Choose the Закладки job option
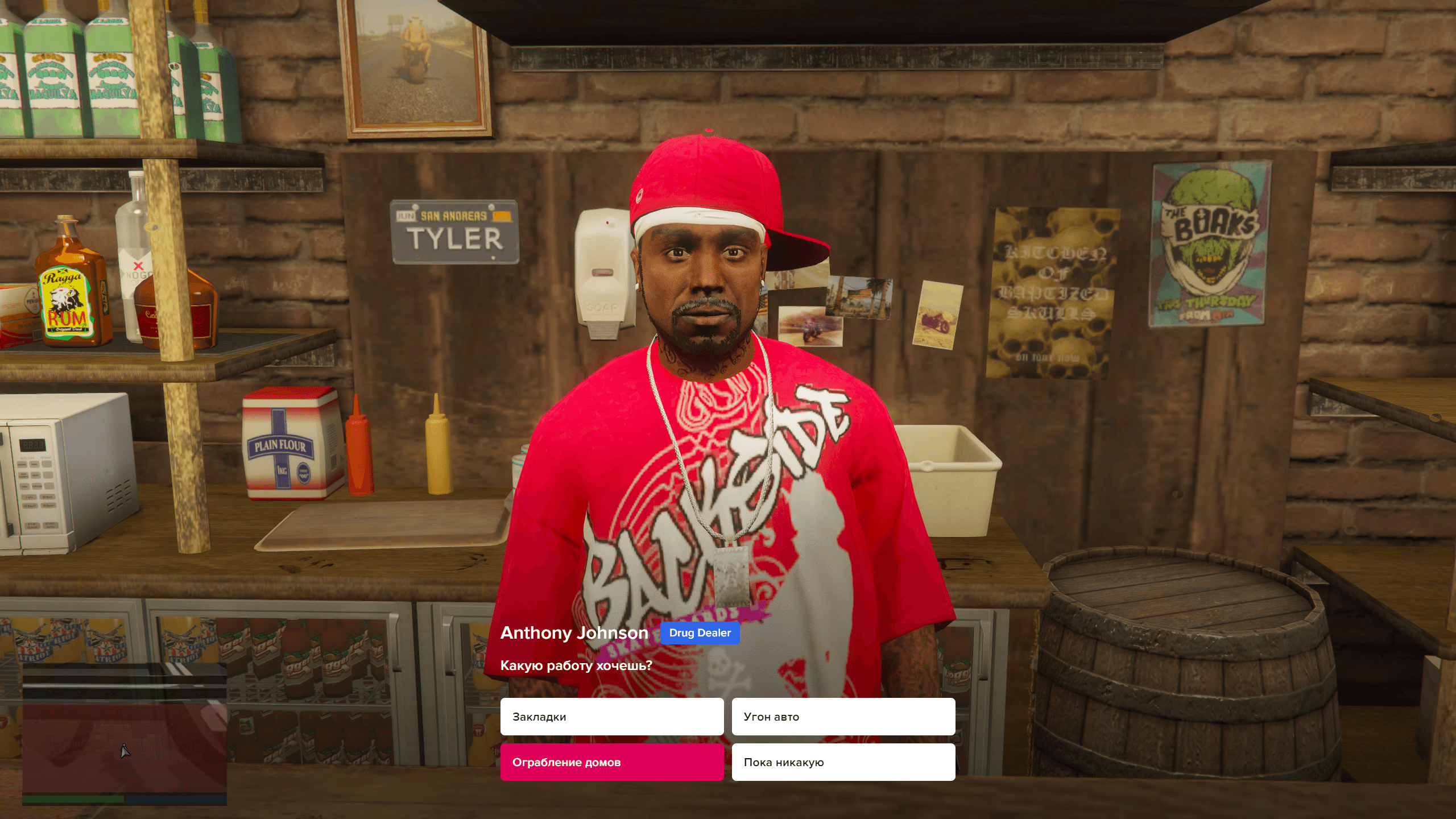Screen dimensions: 1456x819 (611, 717)
